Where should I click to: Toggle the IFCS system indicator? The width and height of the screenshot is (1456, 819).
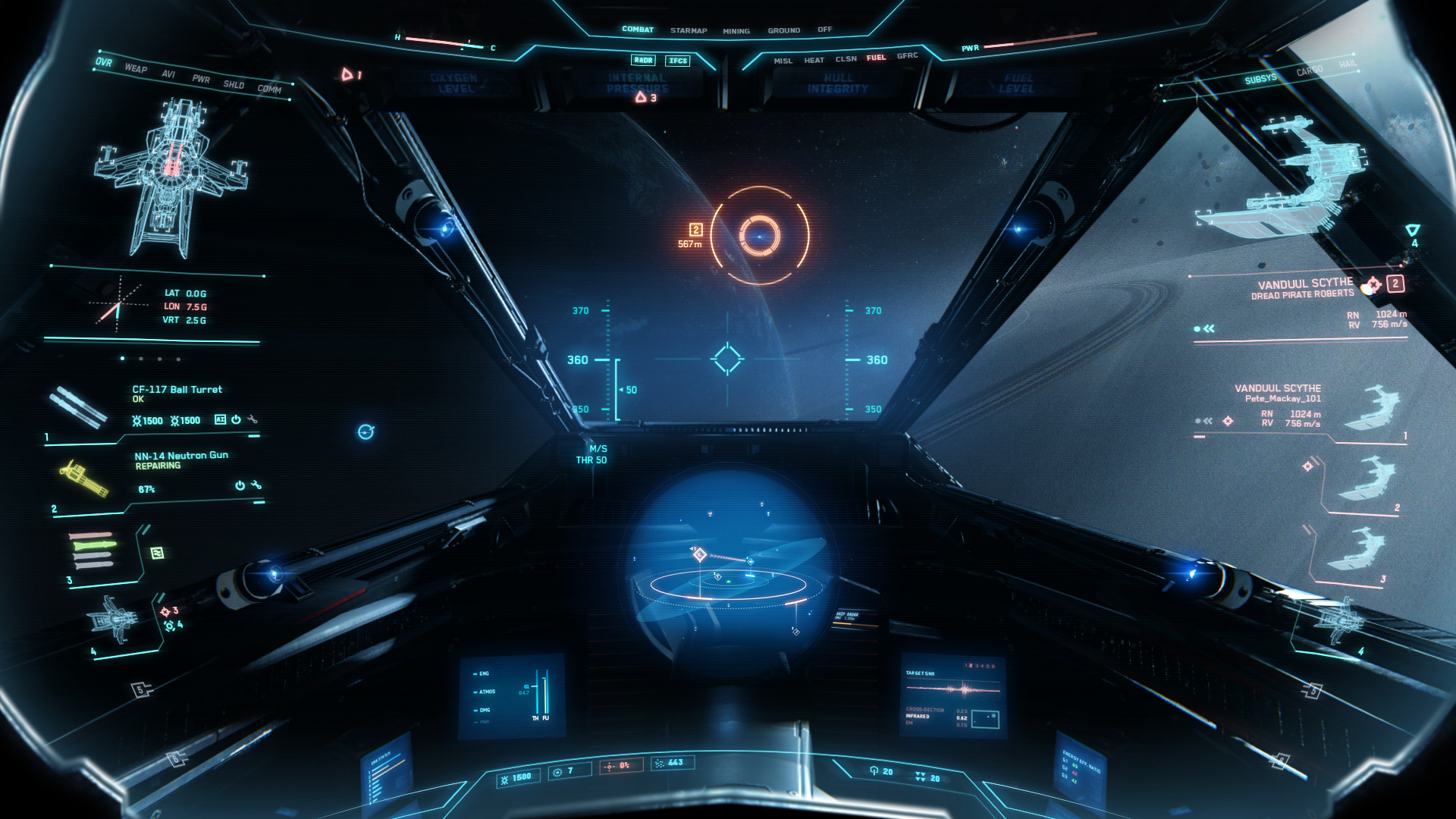pos(679,61)
